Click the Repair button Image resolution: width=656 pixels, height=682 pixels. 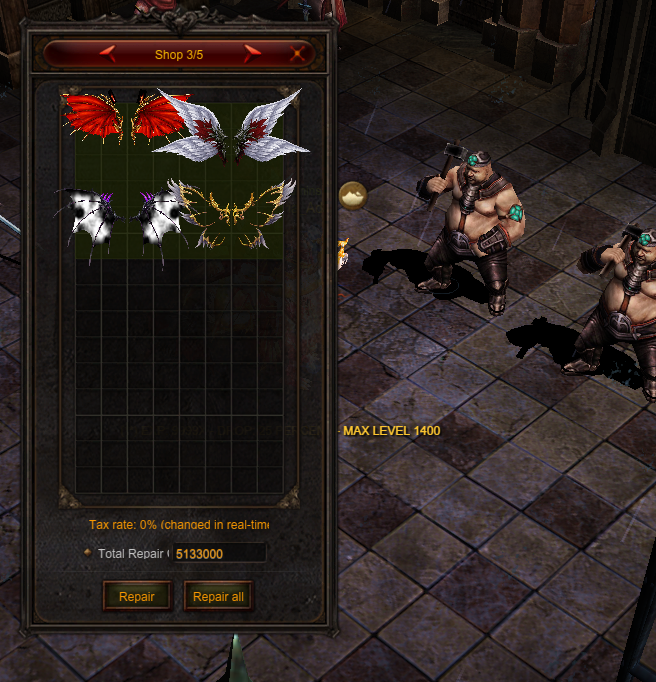(x=137, y=597)
